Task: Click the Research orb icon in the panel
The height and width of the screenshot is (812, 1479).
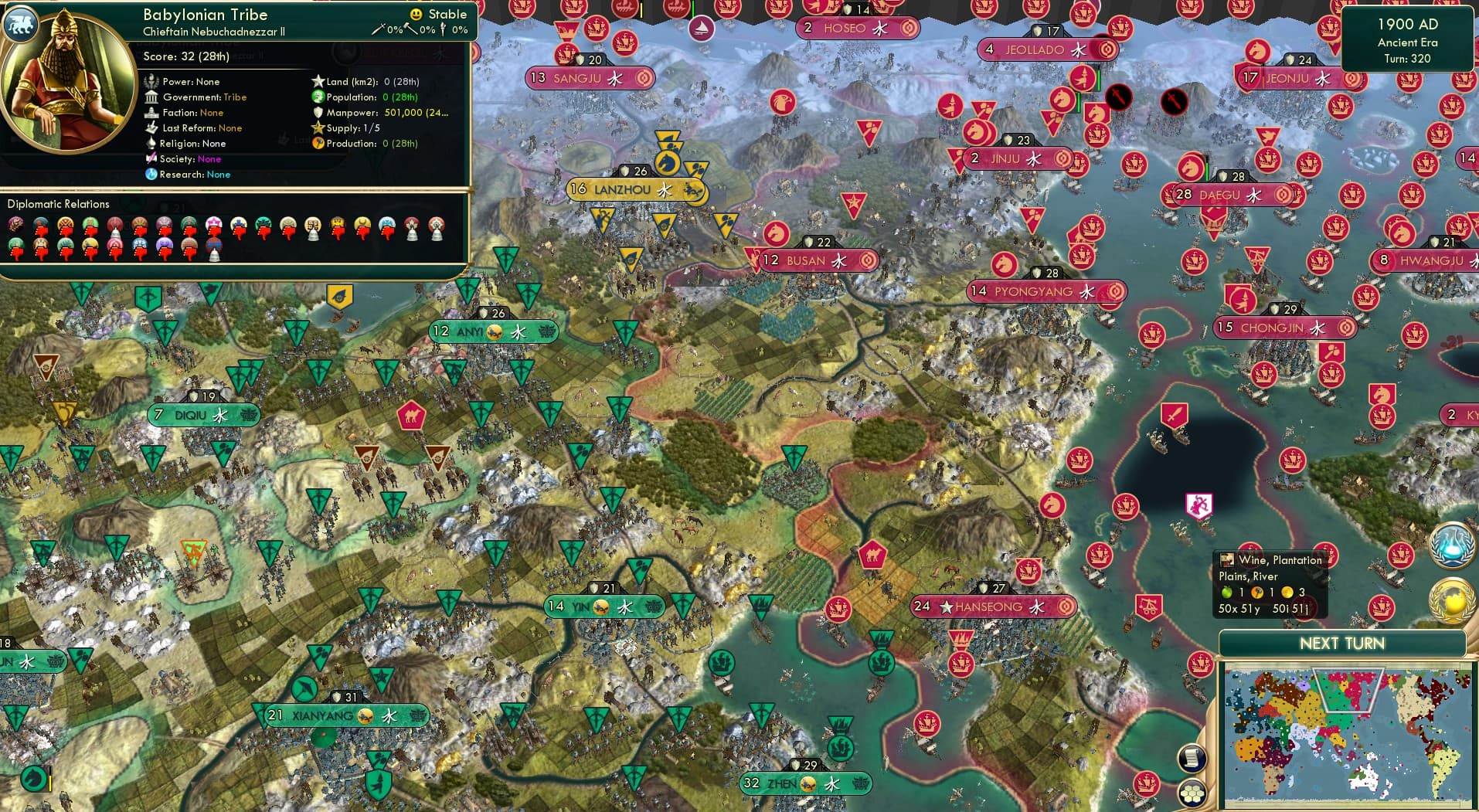Action: [x=152, y=175]
